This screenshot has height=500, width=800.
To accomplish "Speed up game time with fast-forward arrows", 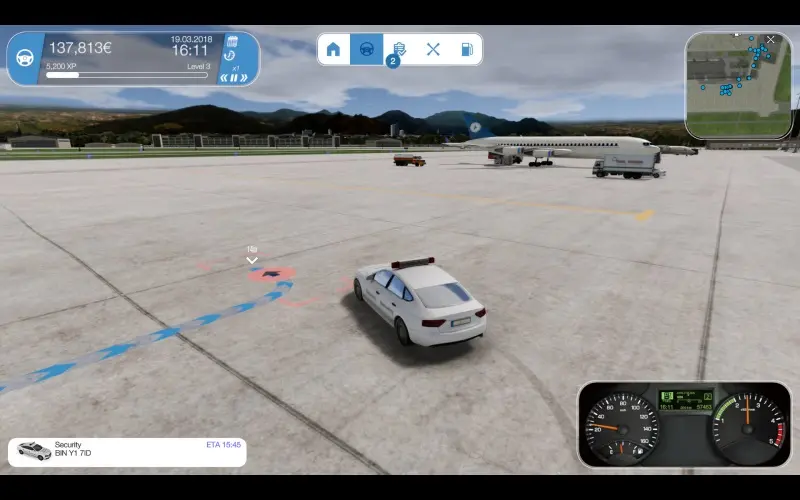I will click(243, 77).
